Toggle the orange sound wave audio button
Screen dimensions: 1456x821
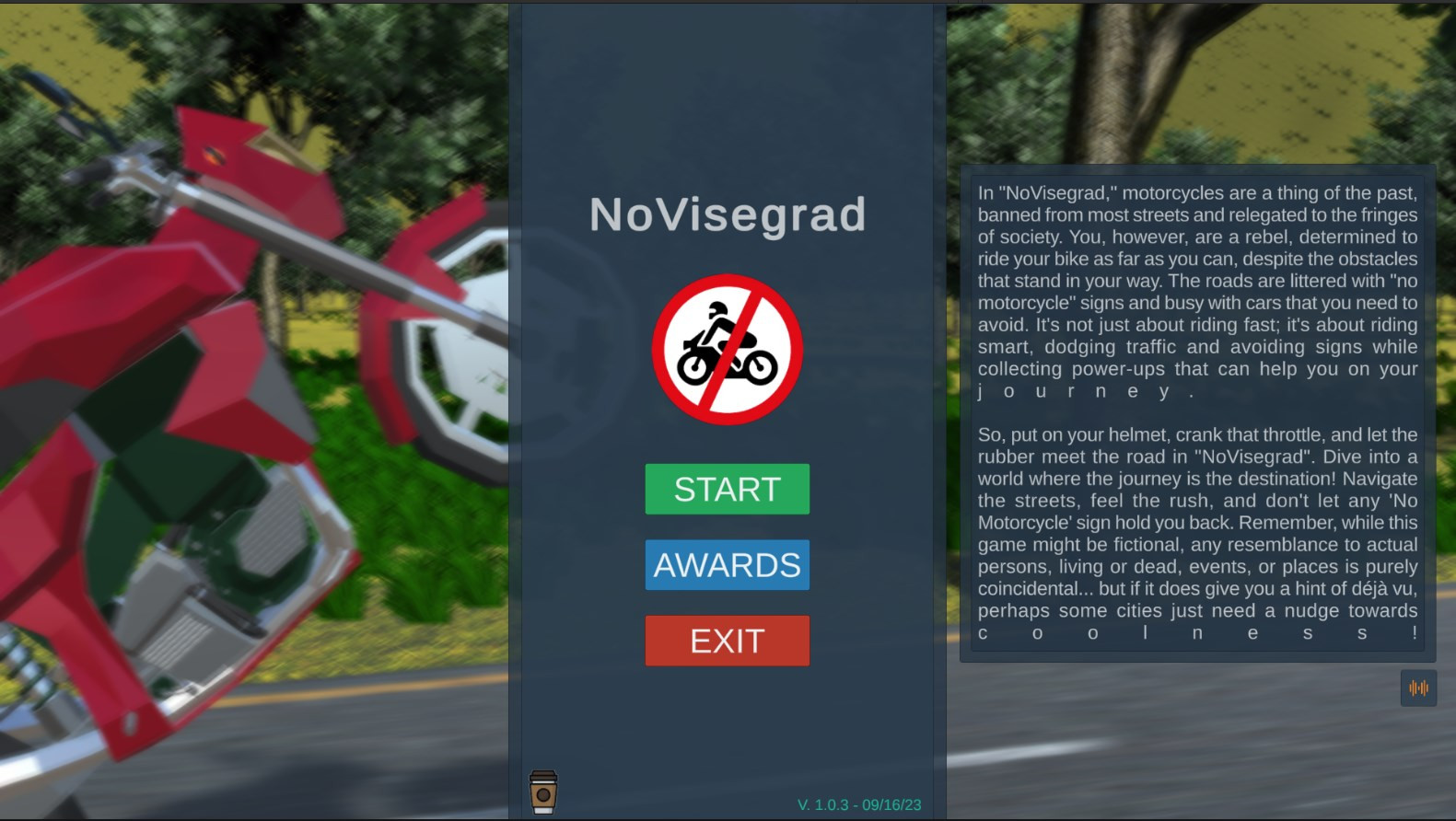(1418, 688)
